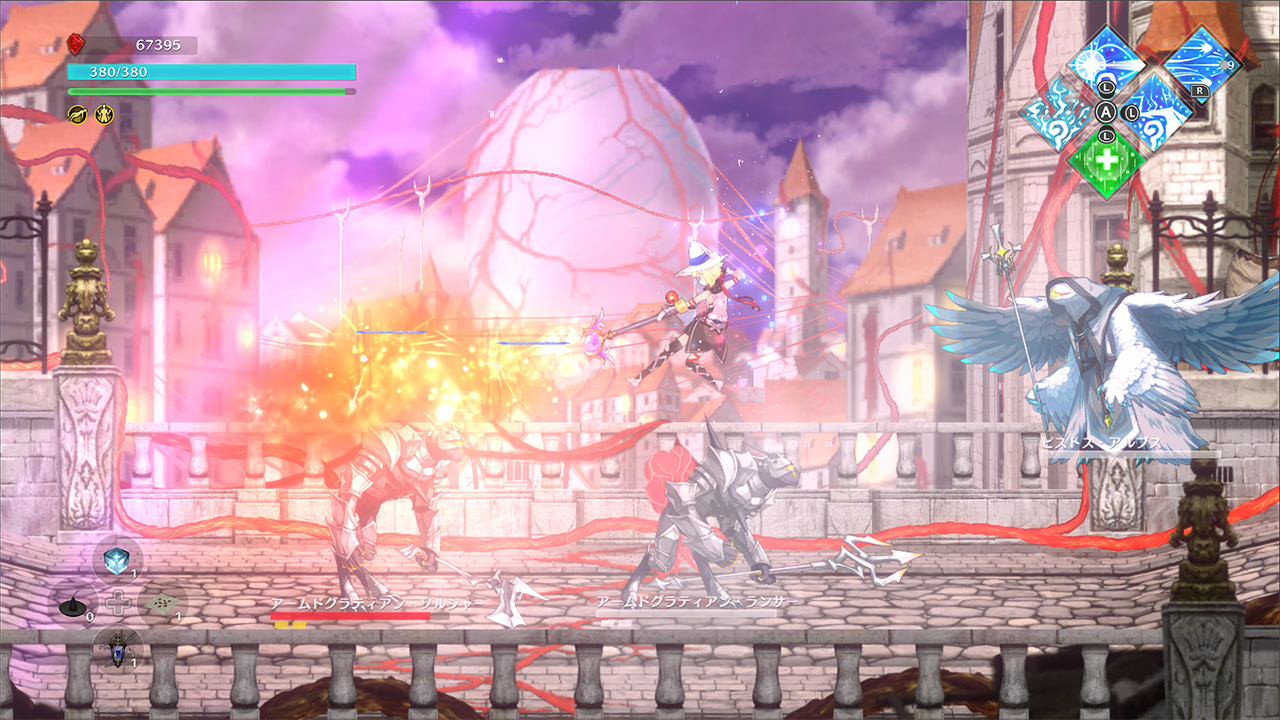Click the plus-shaped d-pad center of item wheel

coord(119,601)
